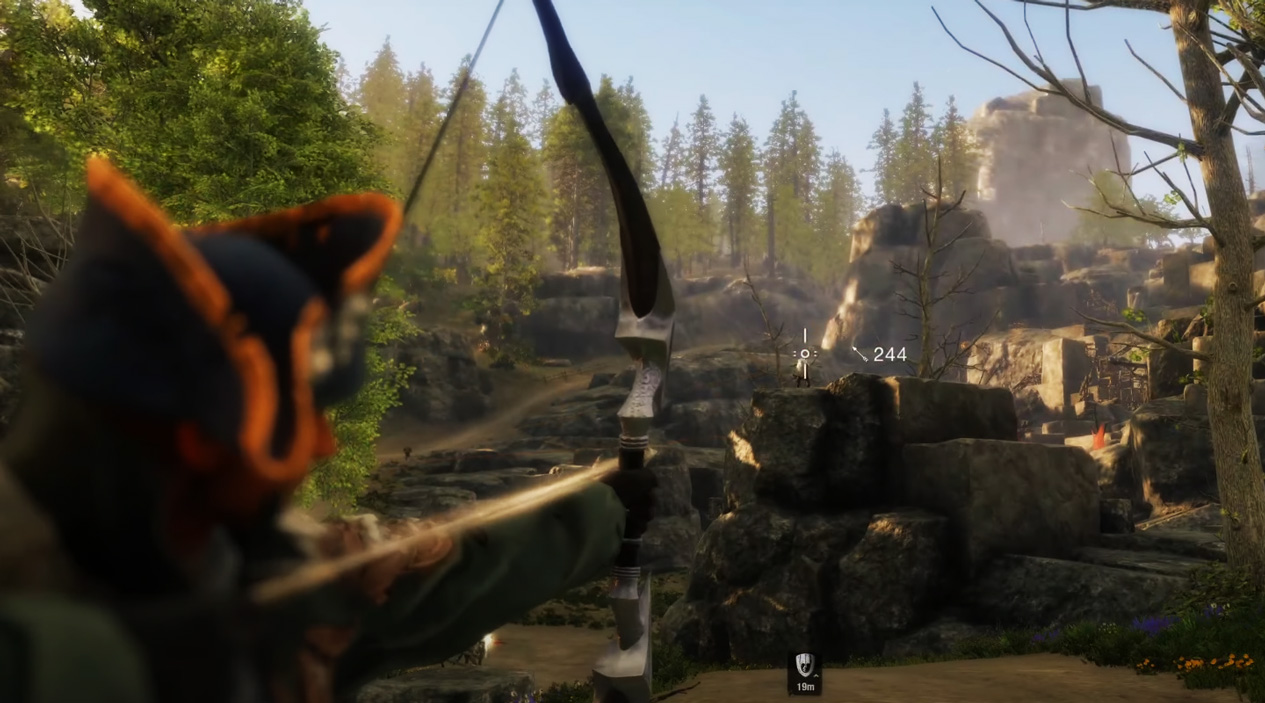The height and width of the screenshot is (703, 1265).
Task: Select the shield waypoint marker showing 19m
Action: (x=803, y=667)
